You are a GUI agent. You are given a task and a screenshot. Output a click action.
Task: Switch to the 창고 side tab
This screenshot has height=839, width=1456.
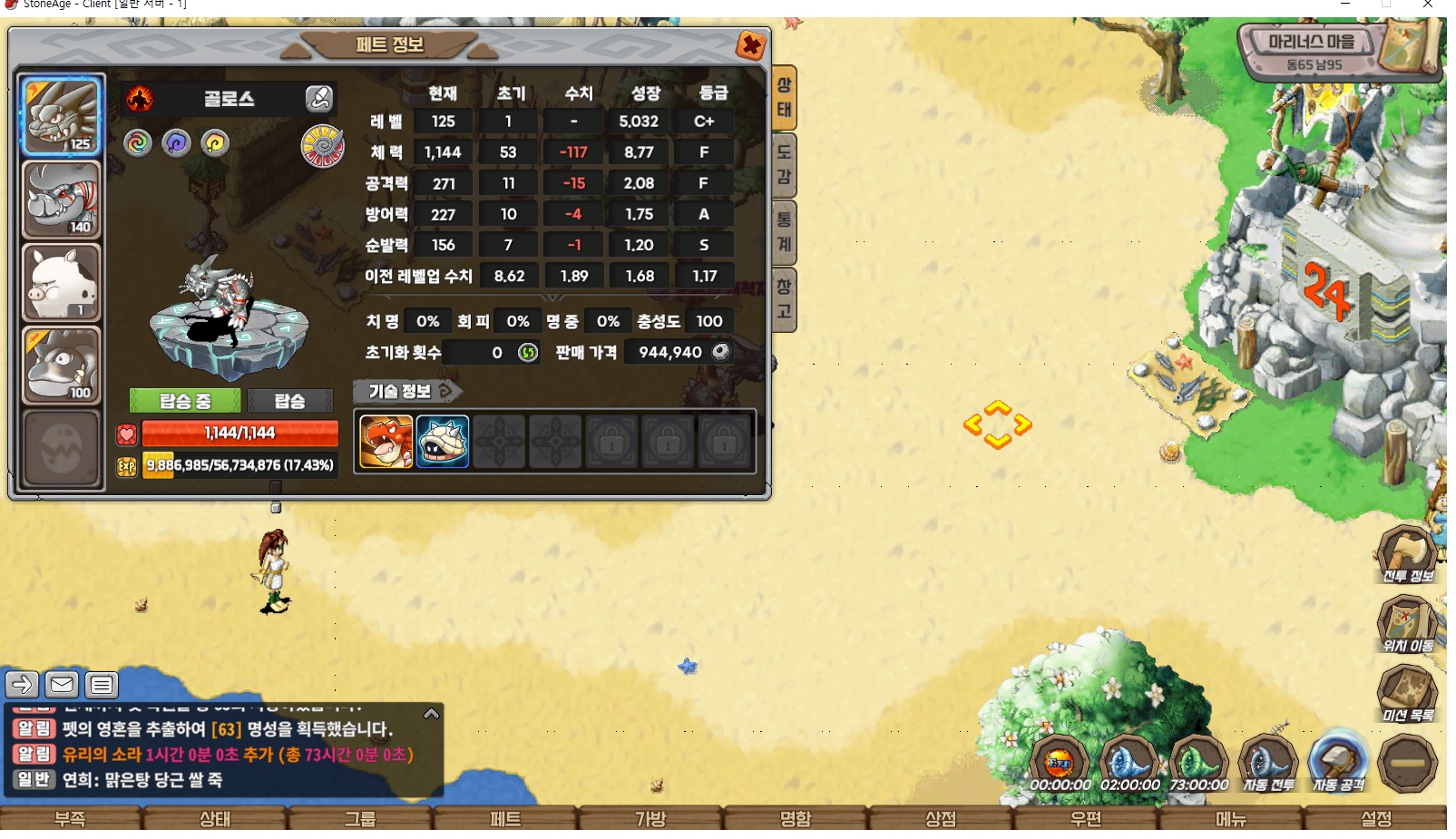pos(784,299)
